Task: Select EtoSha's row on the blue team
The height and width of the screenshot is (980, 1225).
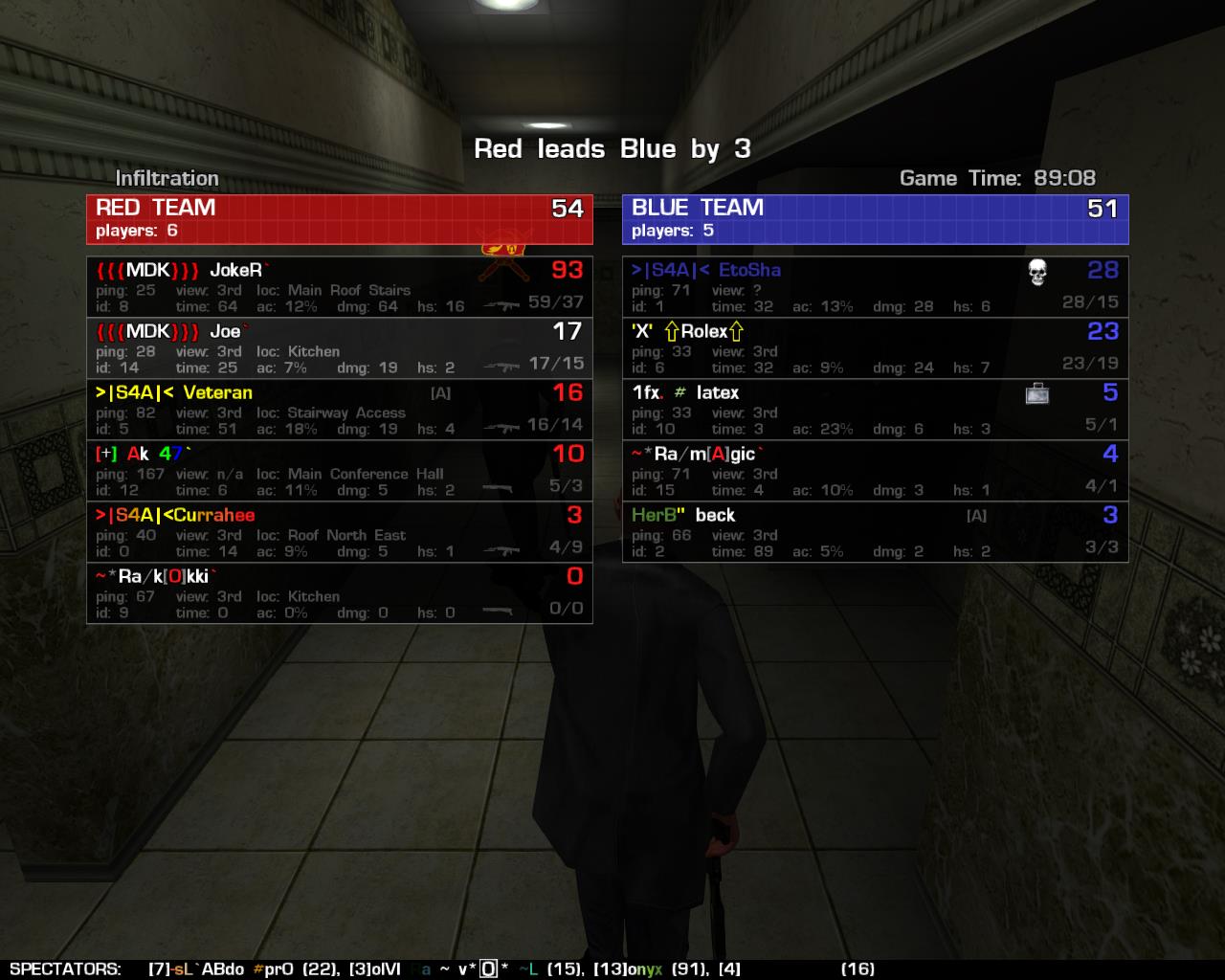Action: [875, 287]
